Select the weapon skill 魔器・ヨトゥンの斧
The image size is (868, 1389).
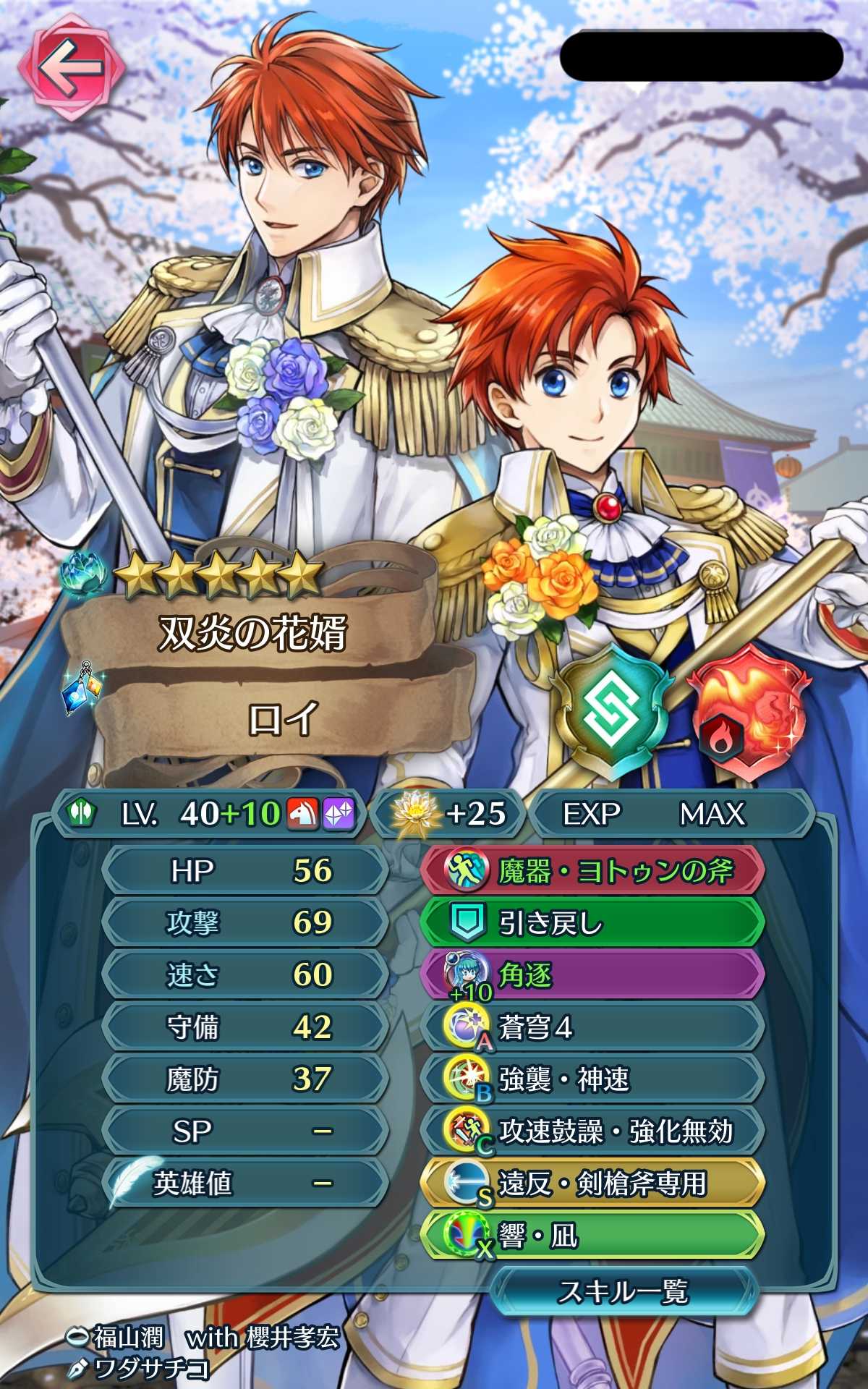pyautogui.click(x=592, y=871)
